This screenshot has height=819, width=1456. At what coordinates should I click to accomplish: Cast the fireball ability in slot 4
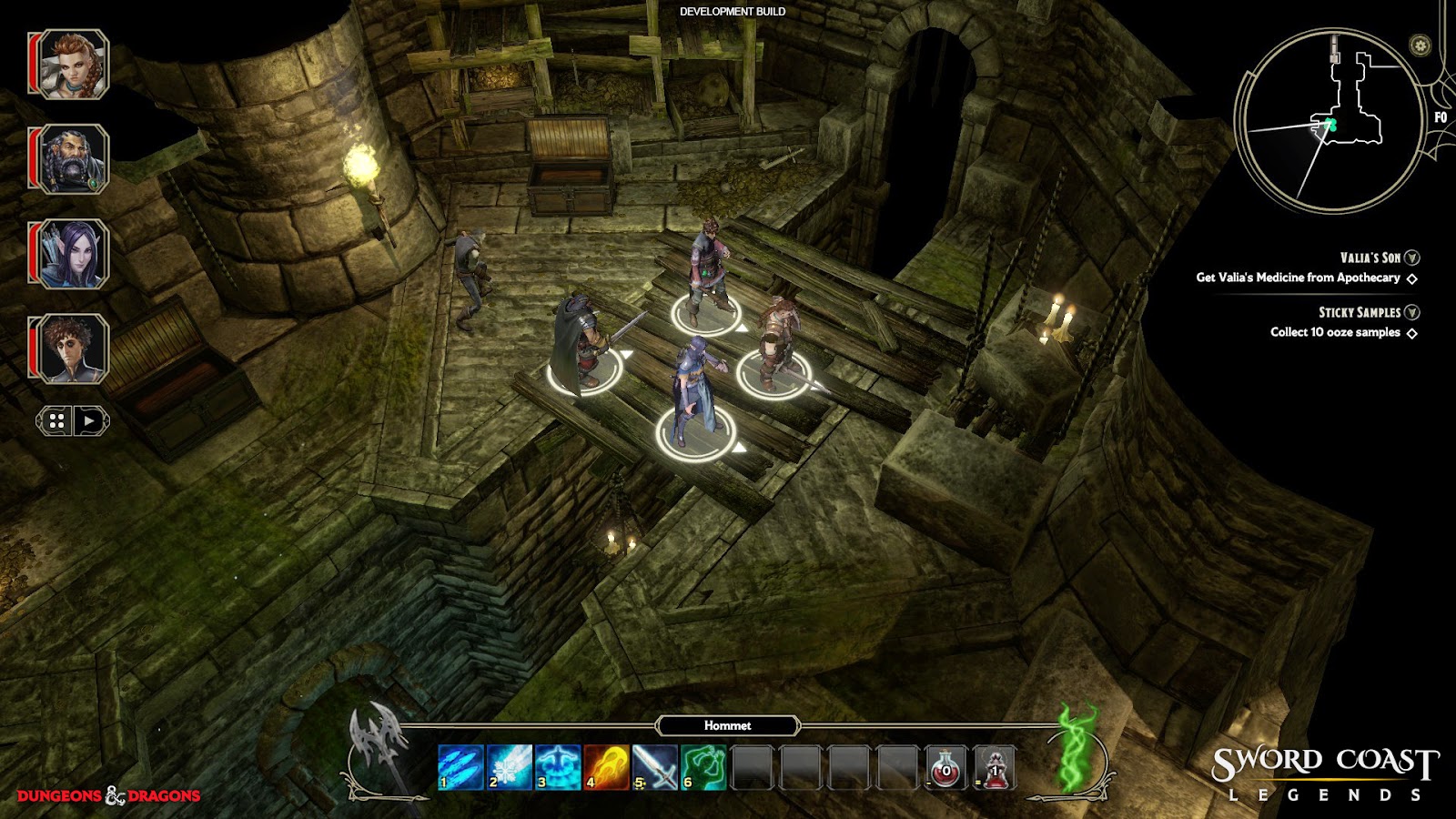point(607,767)
